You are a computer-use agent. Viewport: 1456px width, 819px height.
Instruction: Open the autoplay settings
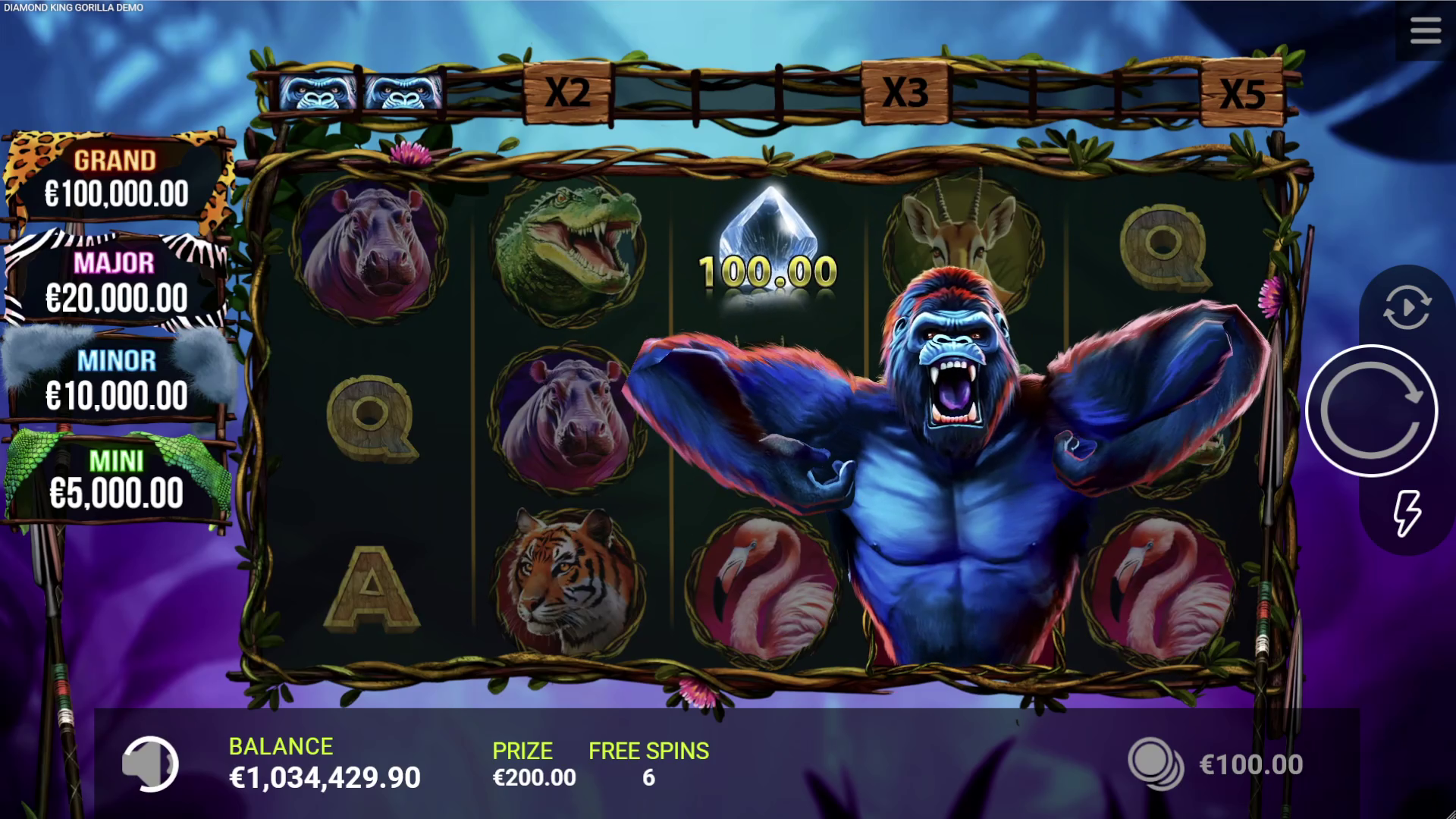point(1407,307)
